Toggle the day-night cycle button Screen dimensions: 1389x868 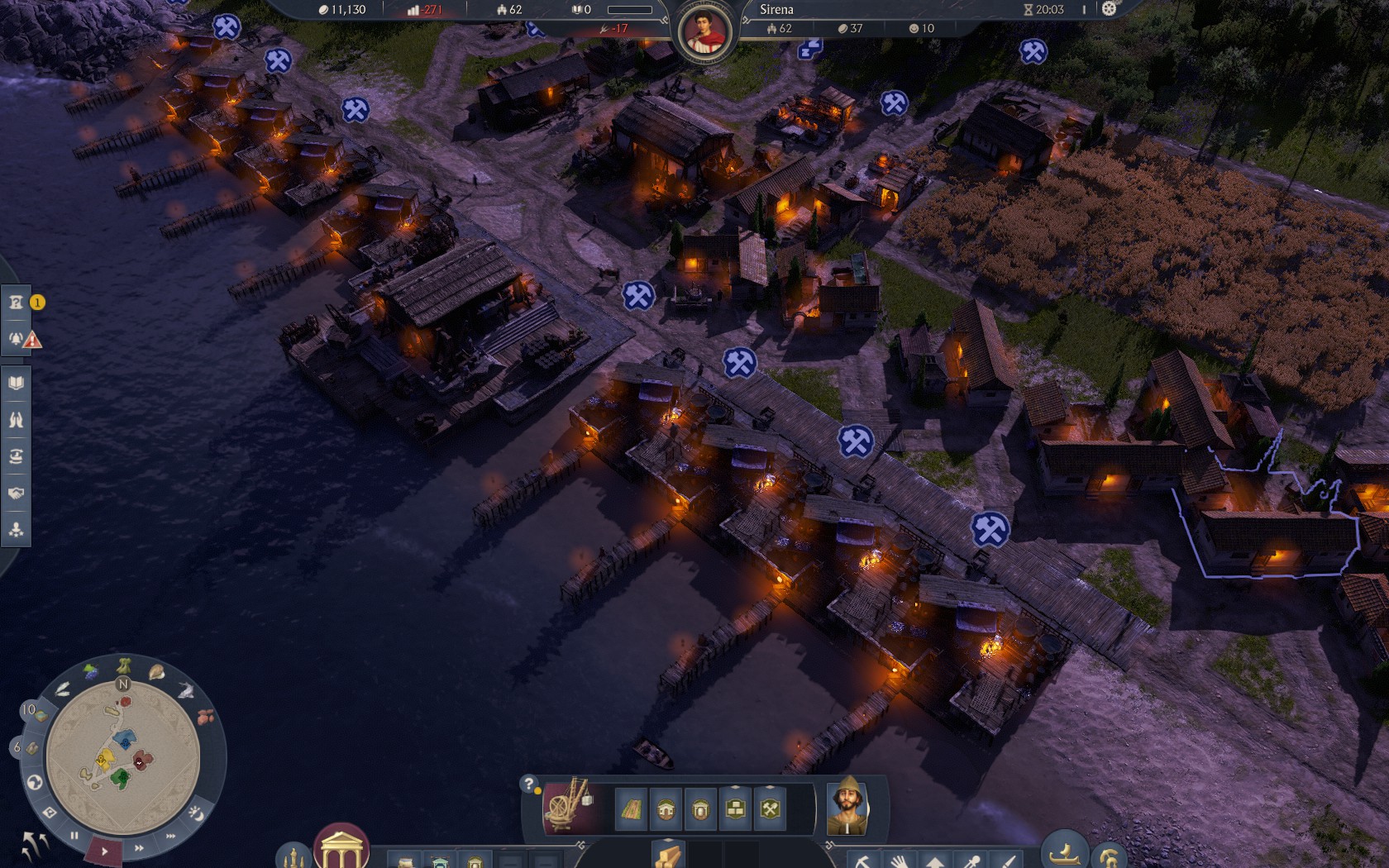197,813
